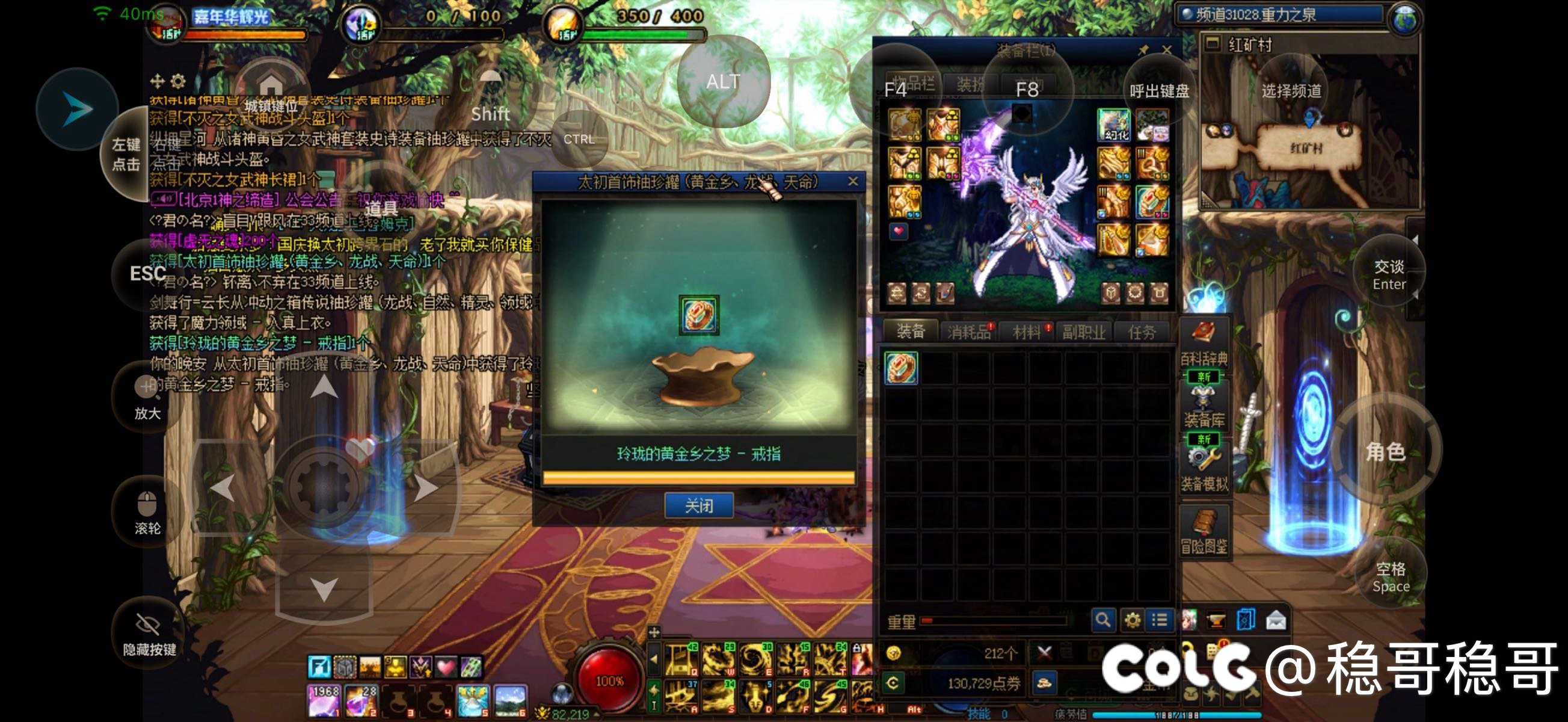Viewport: 1568px width, 722px height.
Task: Close the 装备栏 inventory window
Action: coord(1166,50)
